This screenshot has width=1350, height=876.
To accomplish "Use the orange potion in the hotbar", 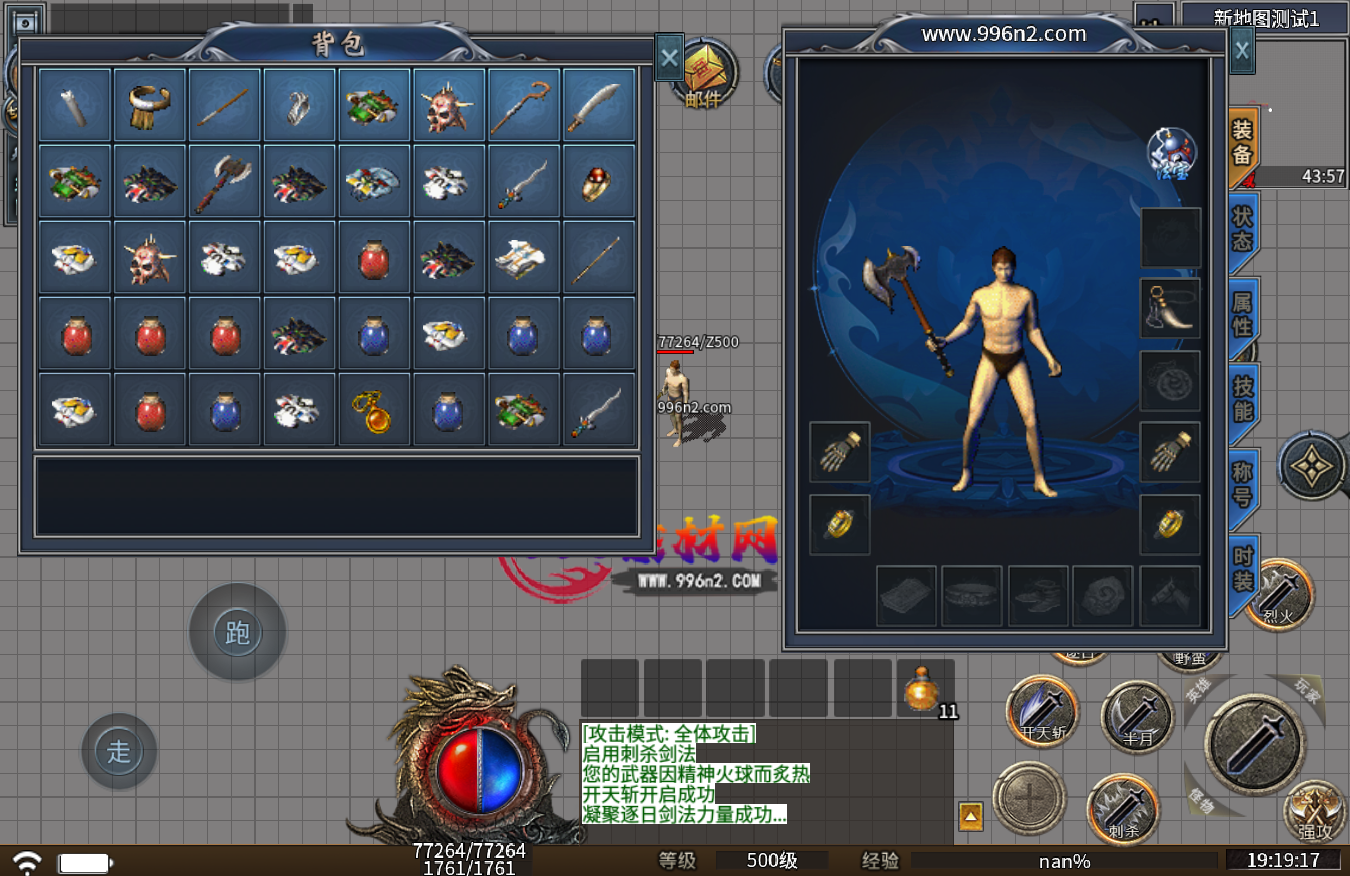I will tap(924, 690).
